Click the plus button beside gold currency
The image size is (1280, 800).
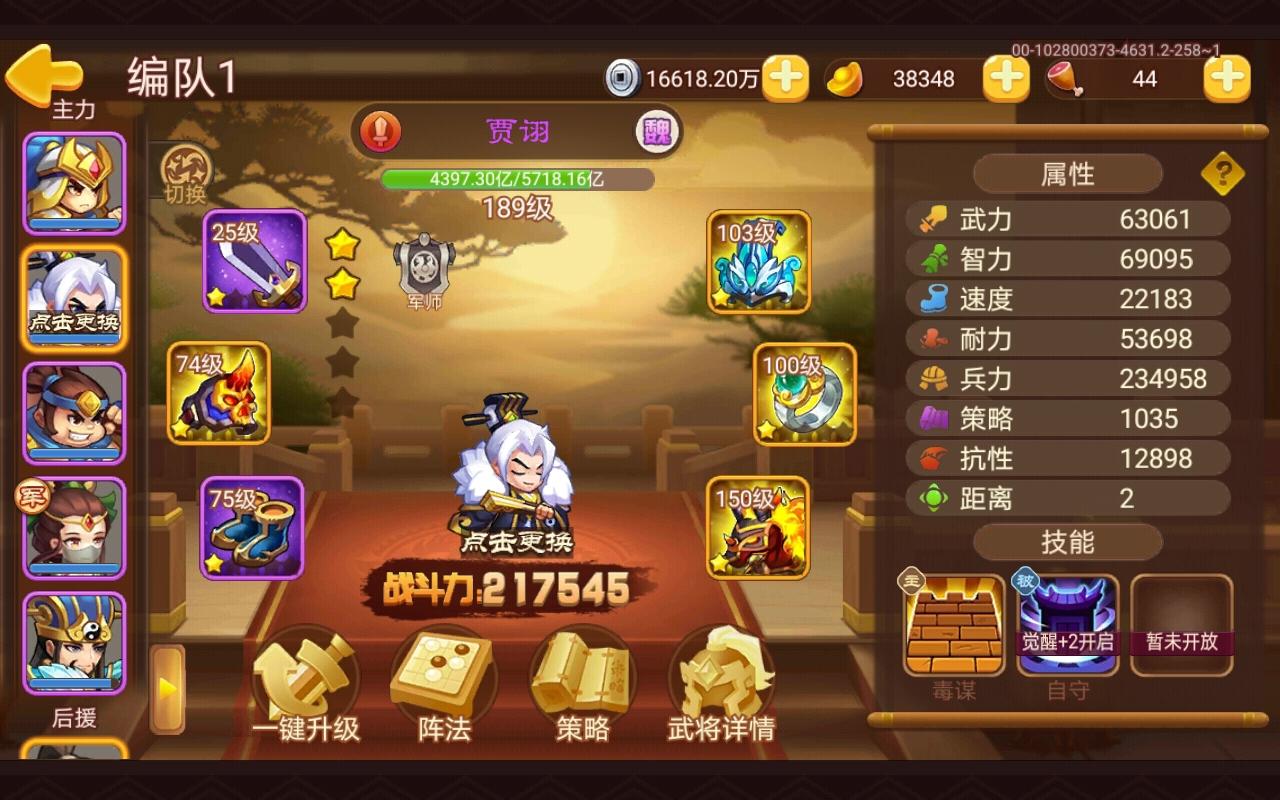tap(1007, 78)
